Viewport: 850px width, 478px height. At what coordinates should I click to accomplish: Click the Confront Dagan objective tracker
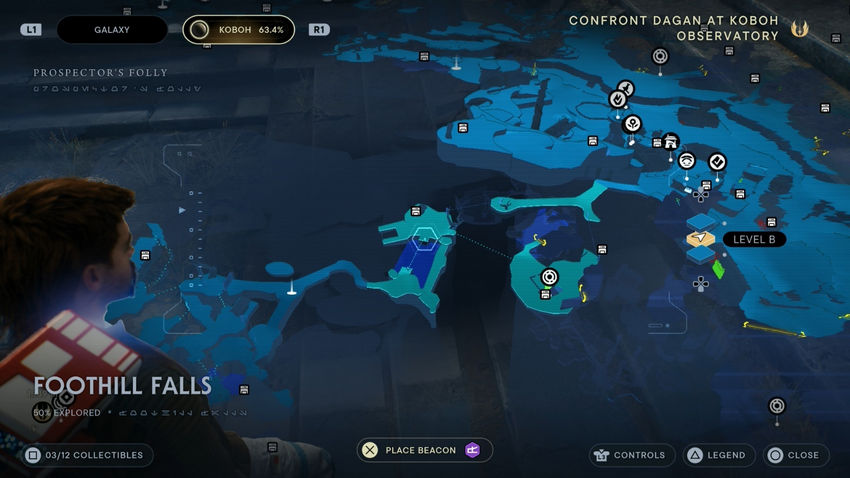click(673, 28)
